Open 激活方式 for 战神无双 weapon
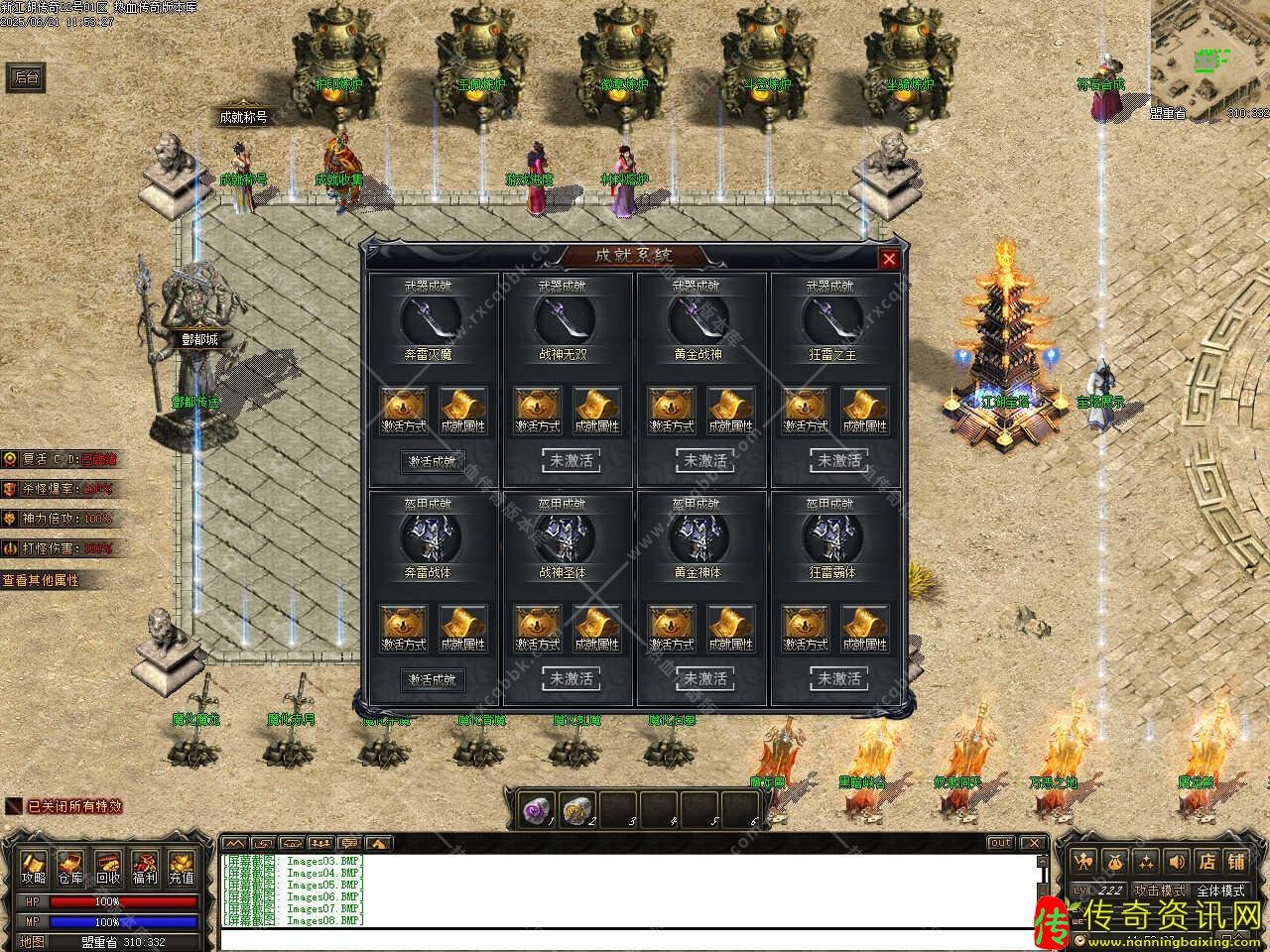This screenshot has width=1270, height=952. click(x=538, y=412)
